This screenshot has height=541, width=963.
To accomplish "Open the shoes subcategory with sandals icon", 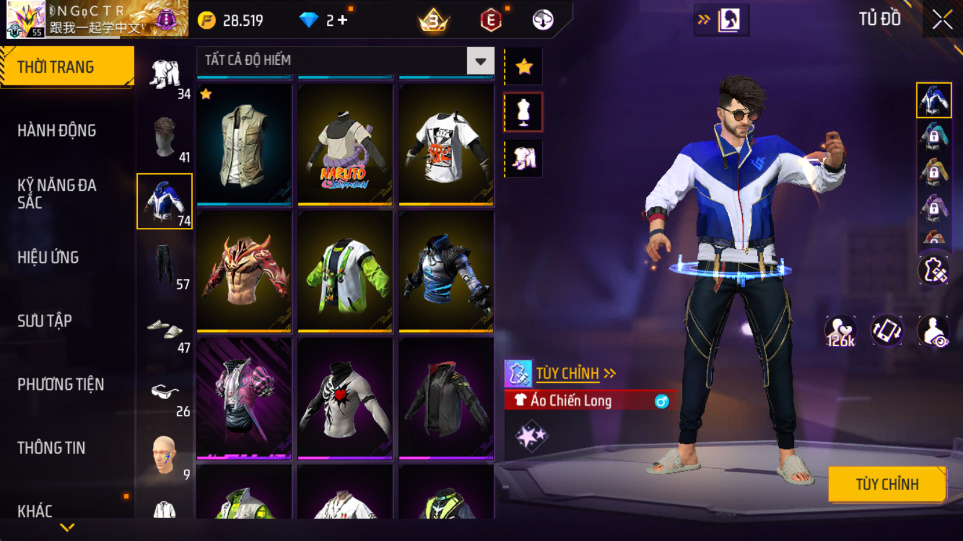I will tap(163, 328).
